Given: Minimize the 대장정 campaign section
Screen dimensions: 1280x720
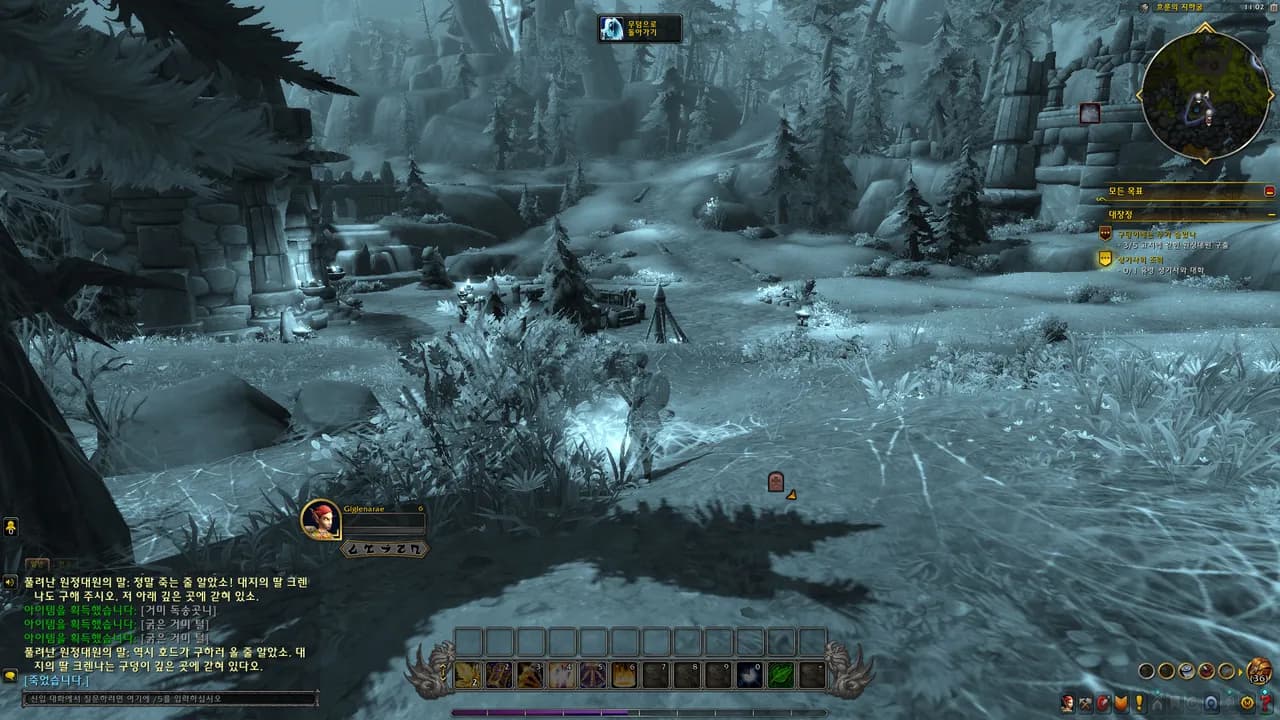Looking at the screenshot, I should (x=1271, y=213).
